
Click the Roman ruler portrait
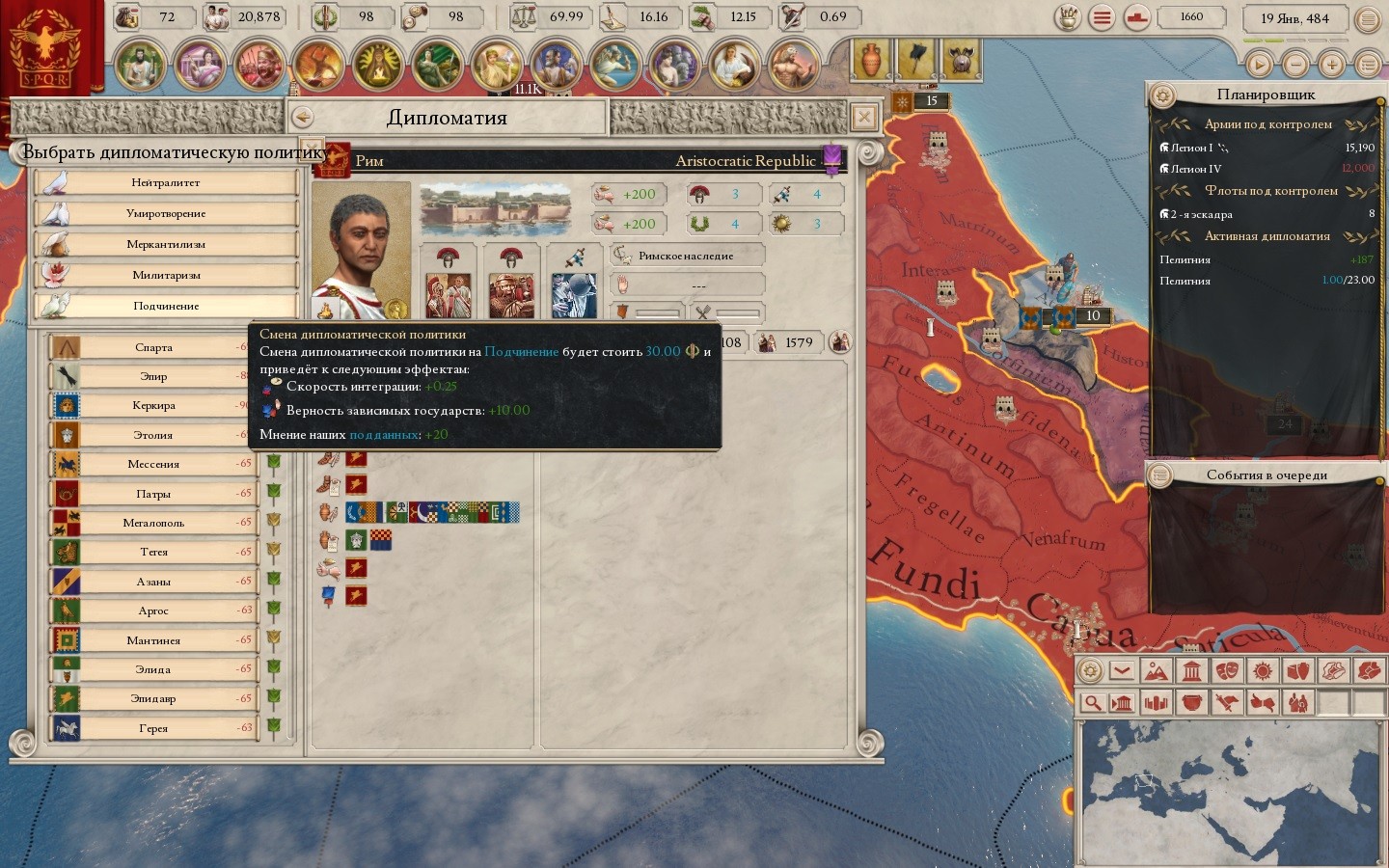point(360,251)
